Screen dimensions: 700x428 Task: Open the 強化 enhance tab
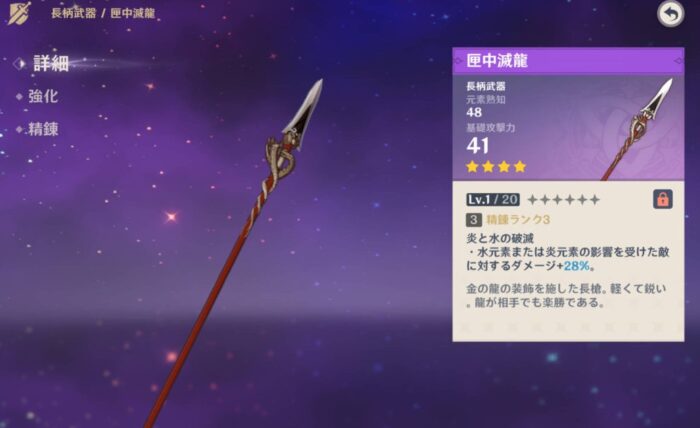pos(43,96)
